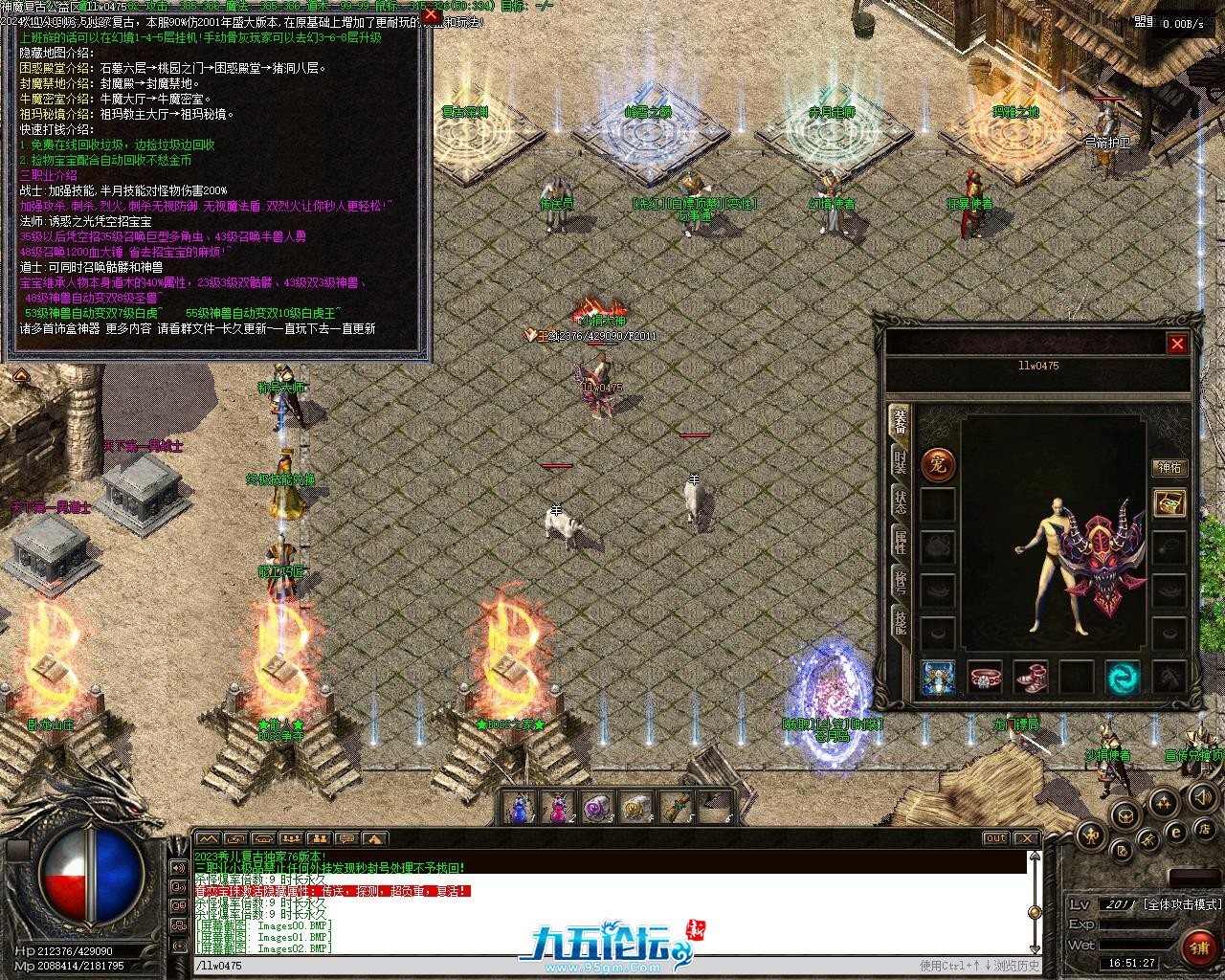Close the llw0475 character equipment panel
1225x980 pixels.
point(1177,344)
